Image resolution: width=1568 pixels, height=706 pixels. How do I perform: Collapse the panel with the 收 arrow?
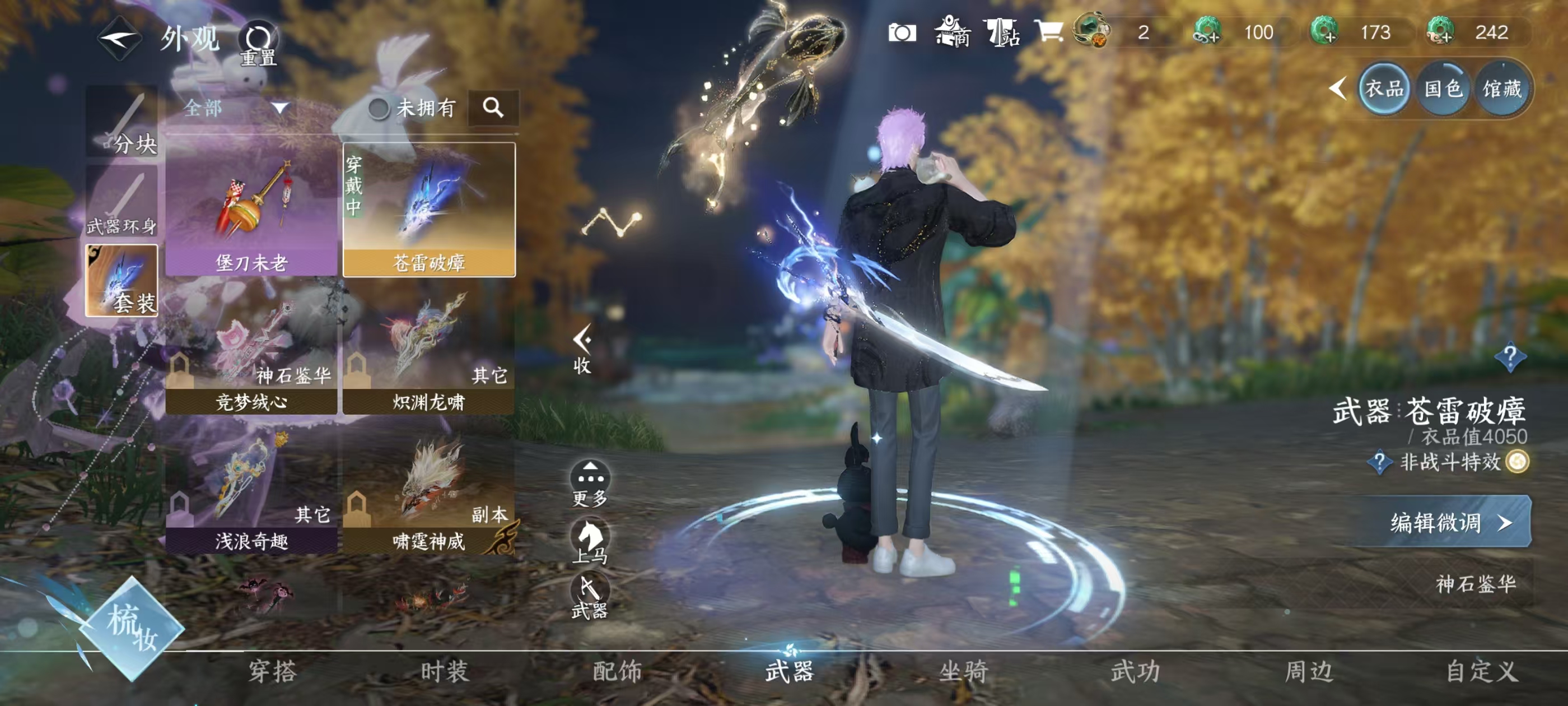[582, 349]
